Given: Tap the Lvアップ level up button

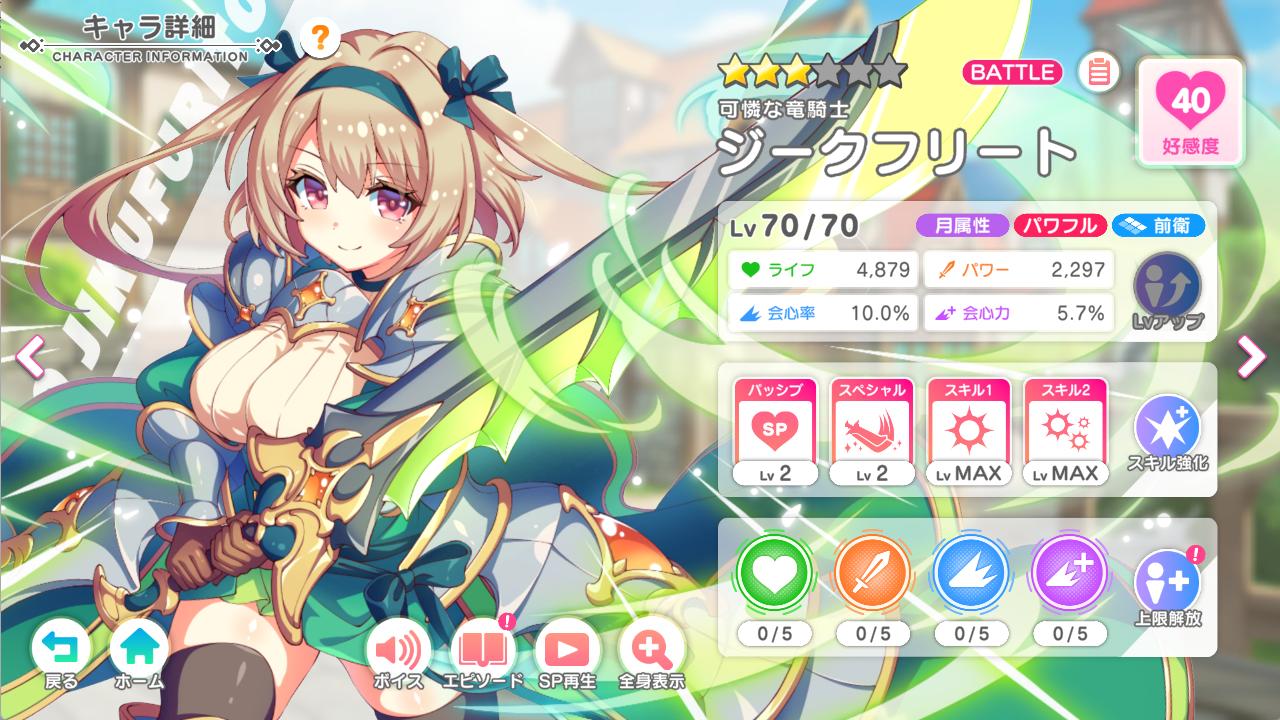Looking at the screenshot, I should click(x=1167, y=290).
